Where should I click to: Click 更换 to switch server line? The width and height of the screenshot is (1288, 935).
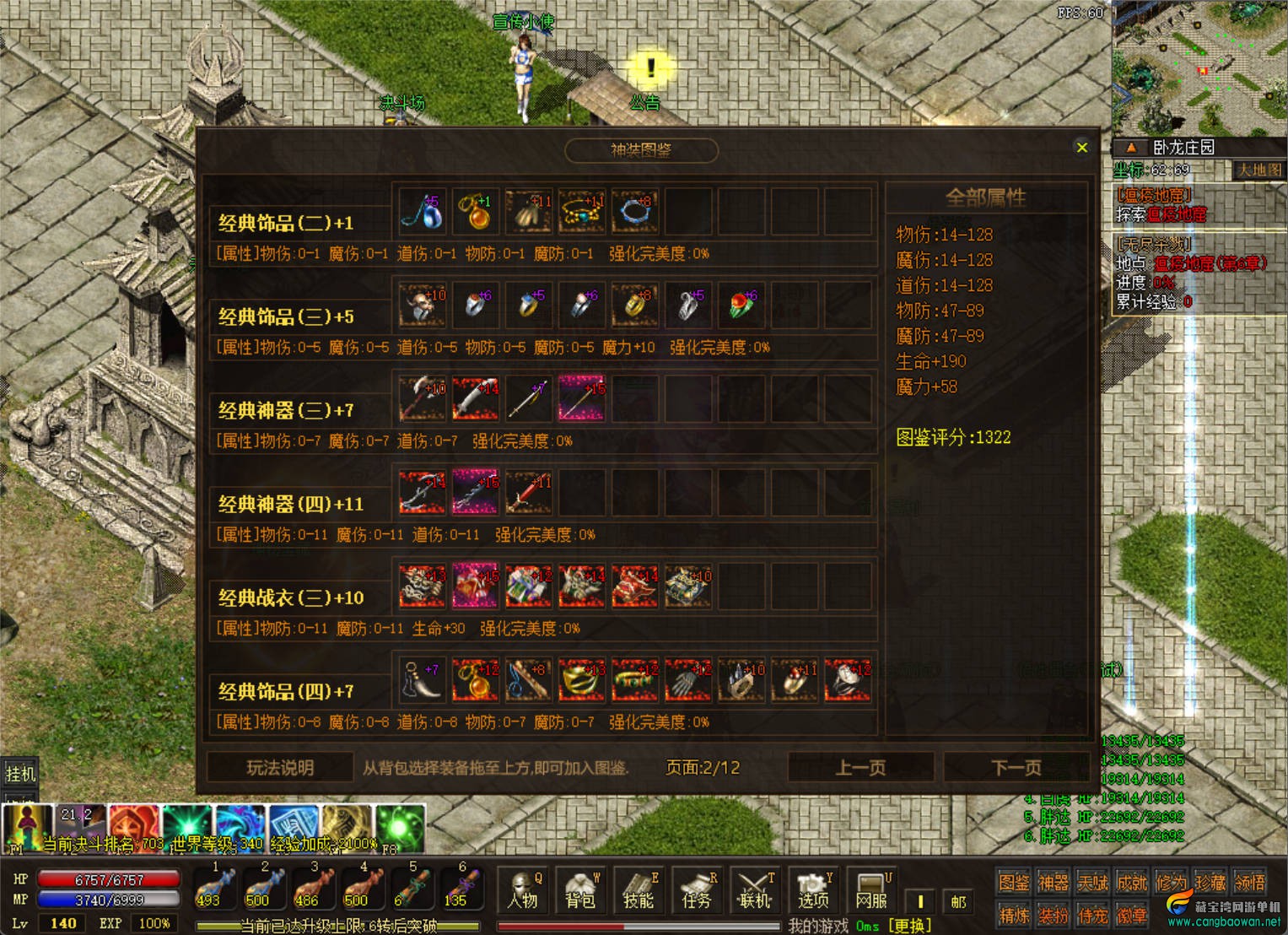pyautogui.click(x=910, y=926)
